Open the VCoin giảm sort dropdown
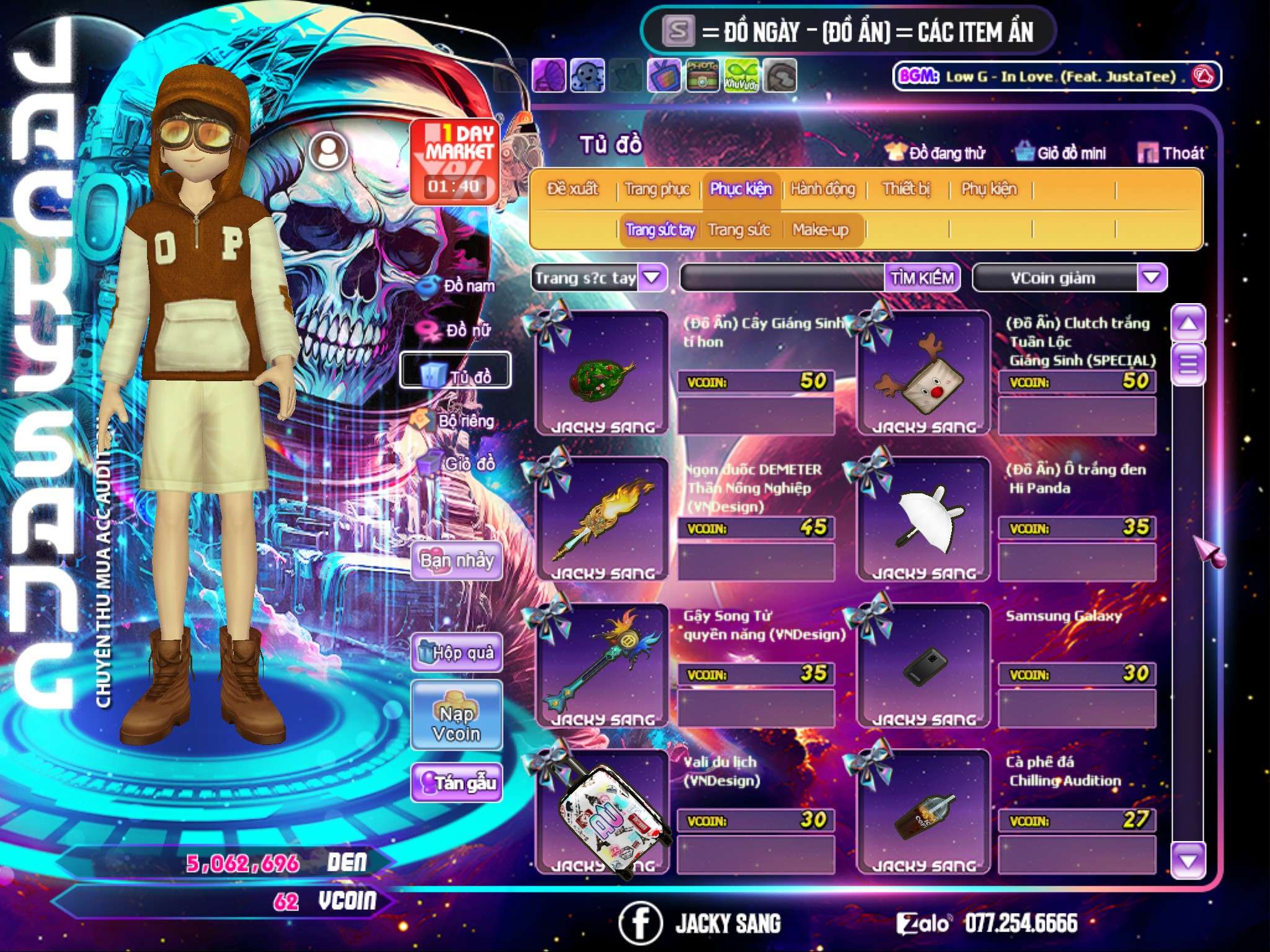 coord(1151,278)
